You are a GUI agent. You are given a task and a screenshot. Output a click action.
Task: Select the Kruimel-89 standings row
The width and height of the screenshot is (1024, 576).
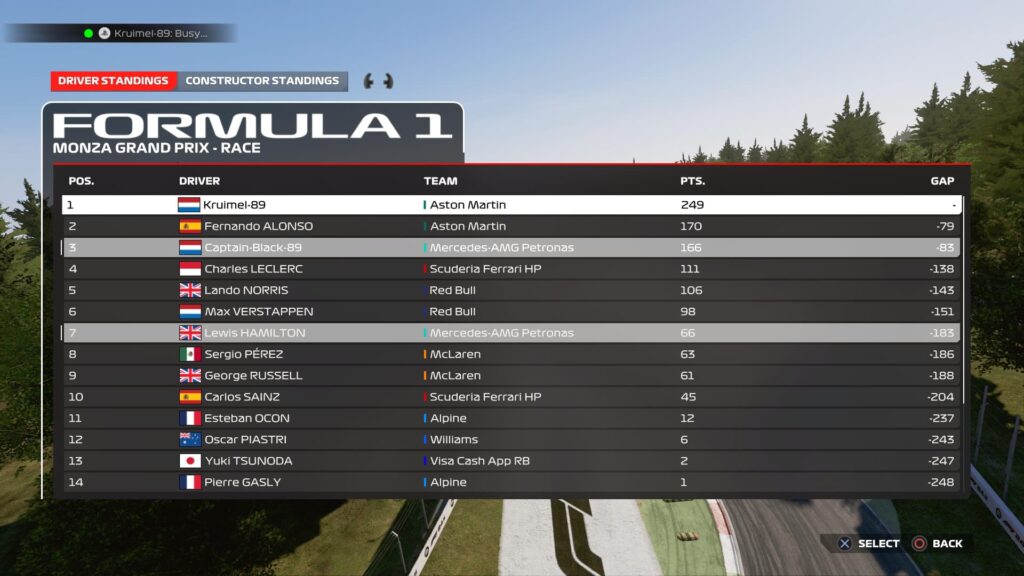click(x=510, y=205)
